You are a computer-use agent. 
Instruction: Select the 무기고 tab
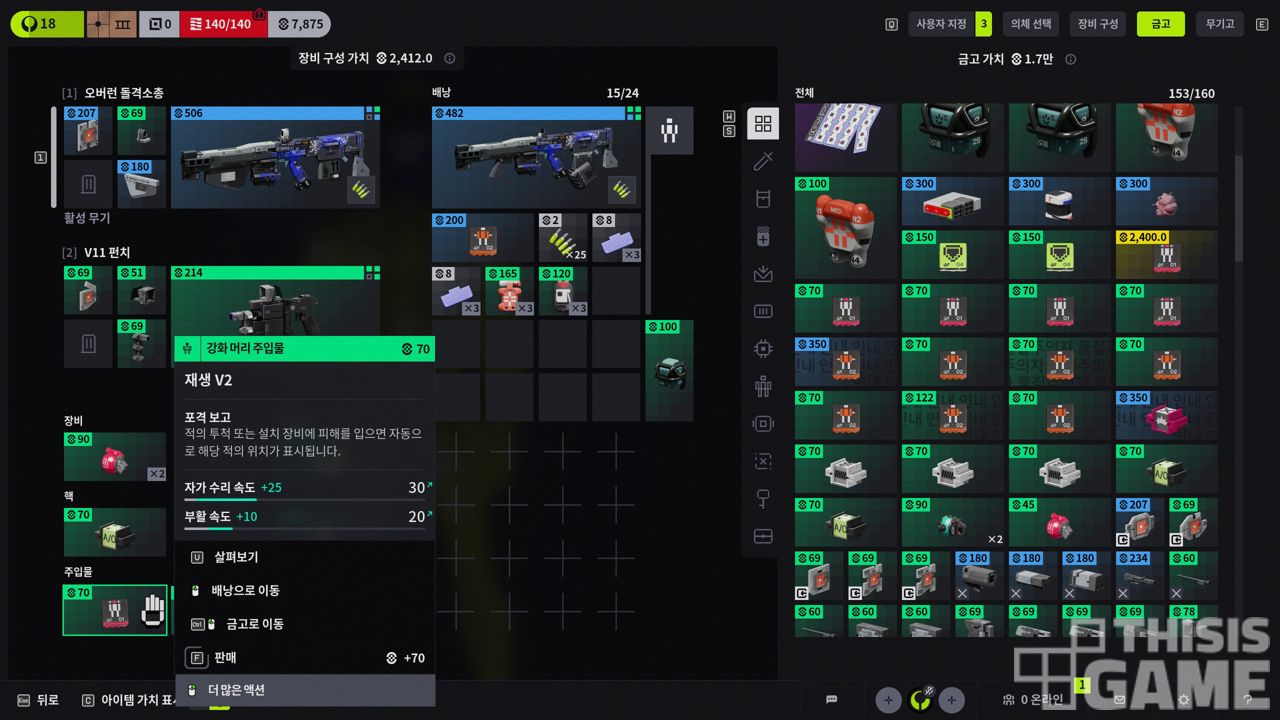1219,24
